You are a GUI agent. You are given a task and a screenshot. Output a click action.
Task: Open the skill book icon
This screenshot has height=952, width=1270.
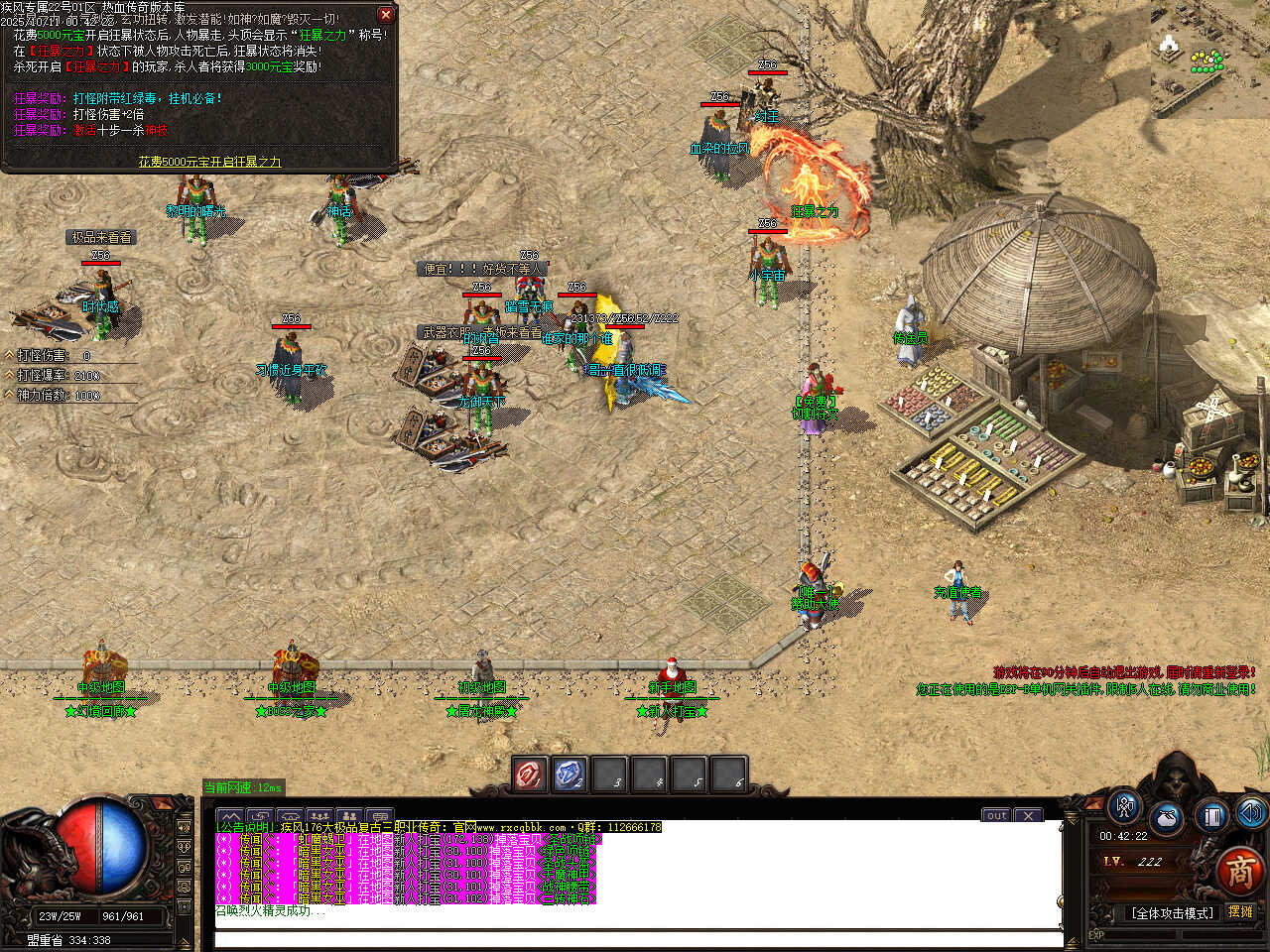(1211, 816)
